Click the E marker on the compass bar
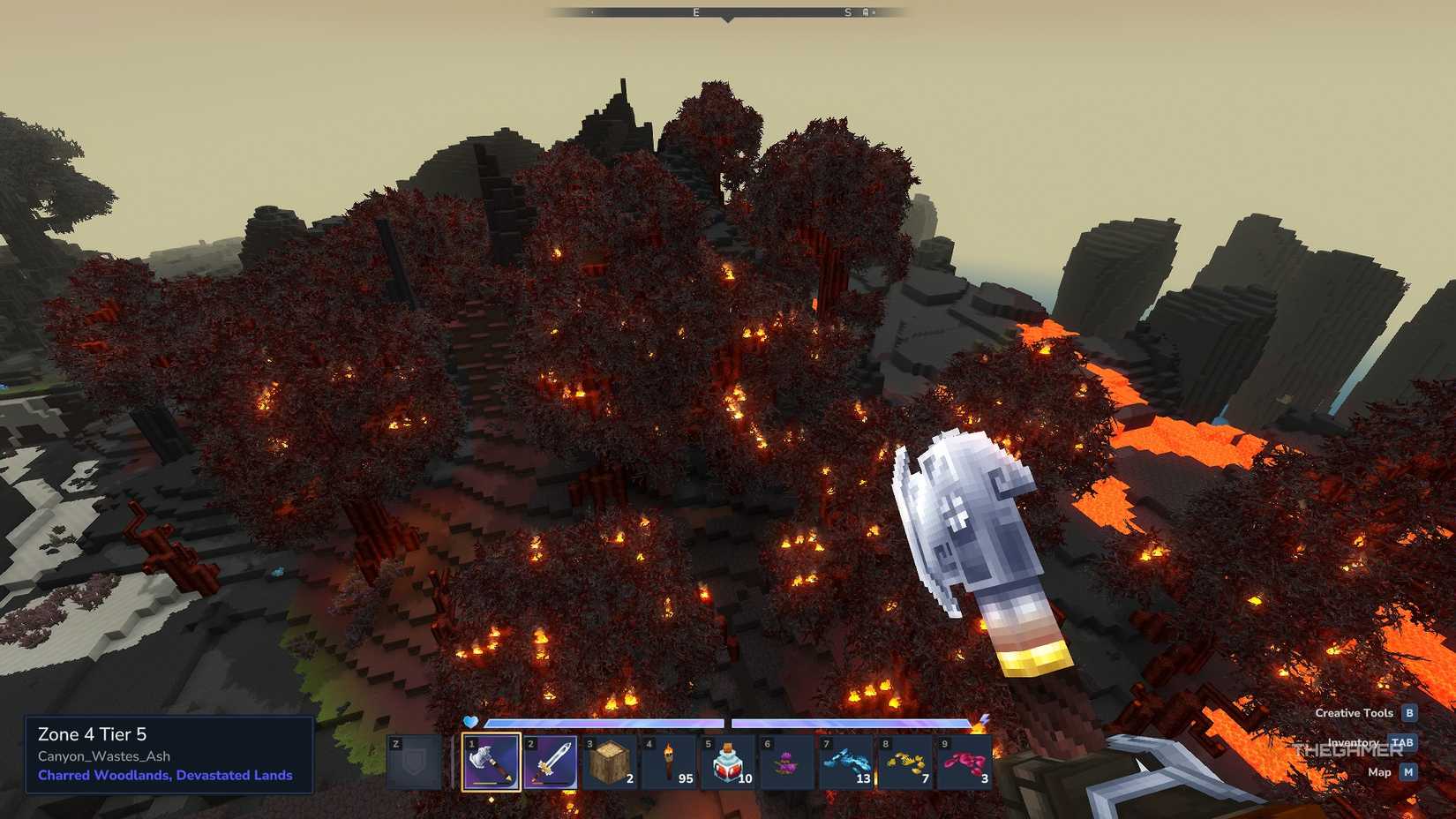This screenshot has height=819, width=1456. pos(694,13)
